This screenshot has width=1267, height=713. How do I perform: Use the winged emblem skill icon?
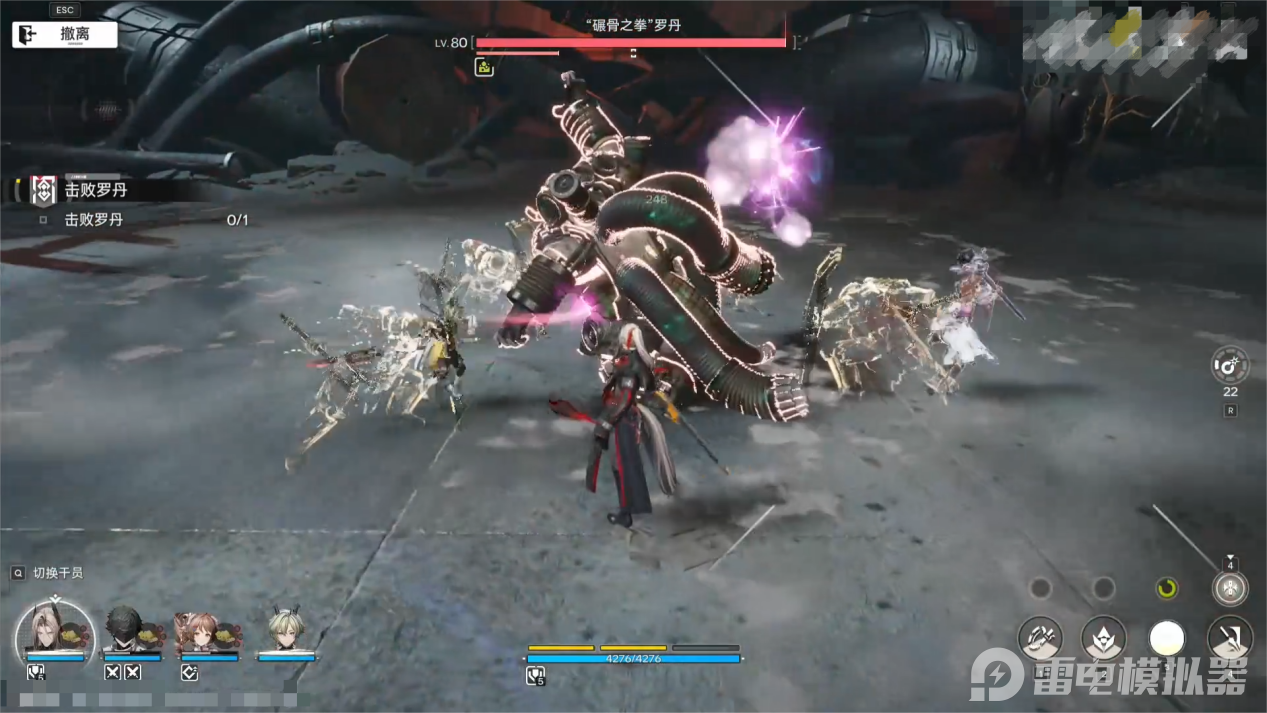pos(1103,638)
